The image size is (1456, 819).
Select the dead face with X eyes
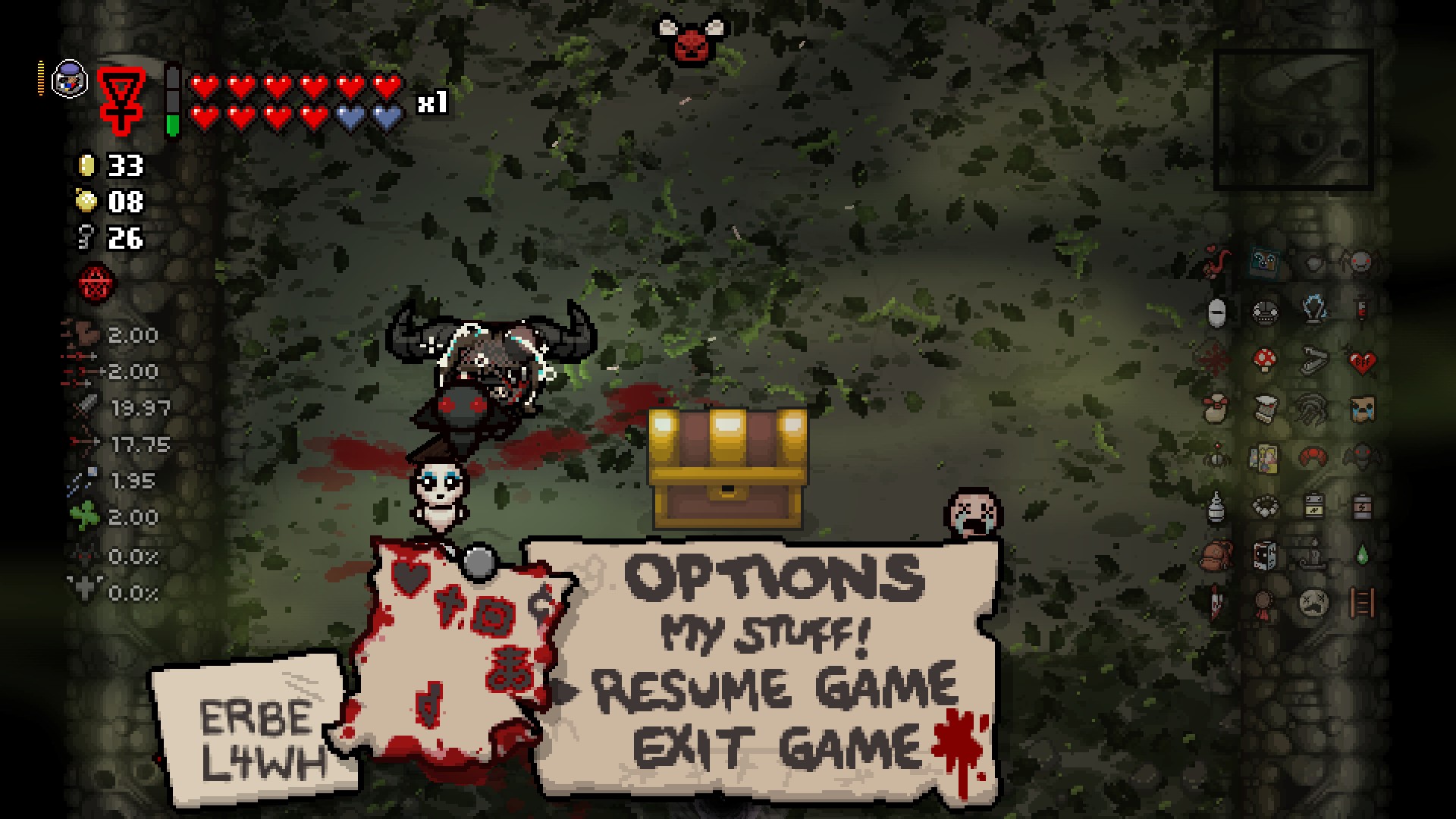click(1313, 604)
